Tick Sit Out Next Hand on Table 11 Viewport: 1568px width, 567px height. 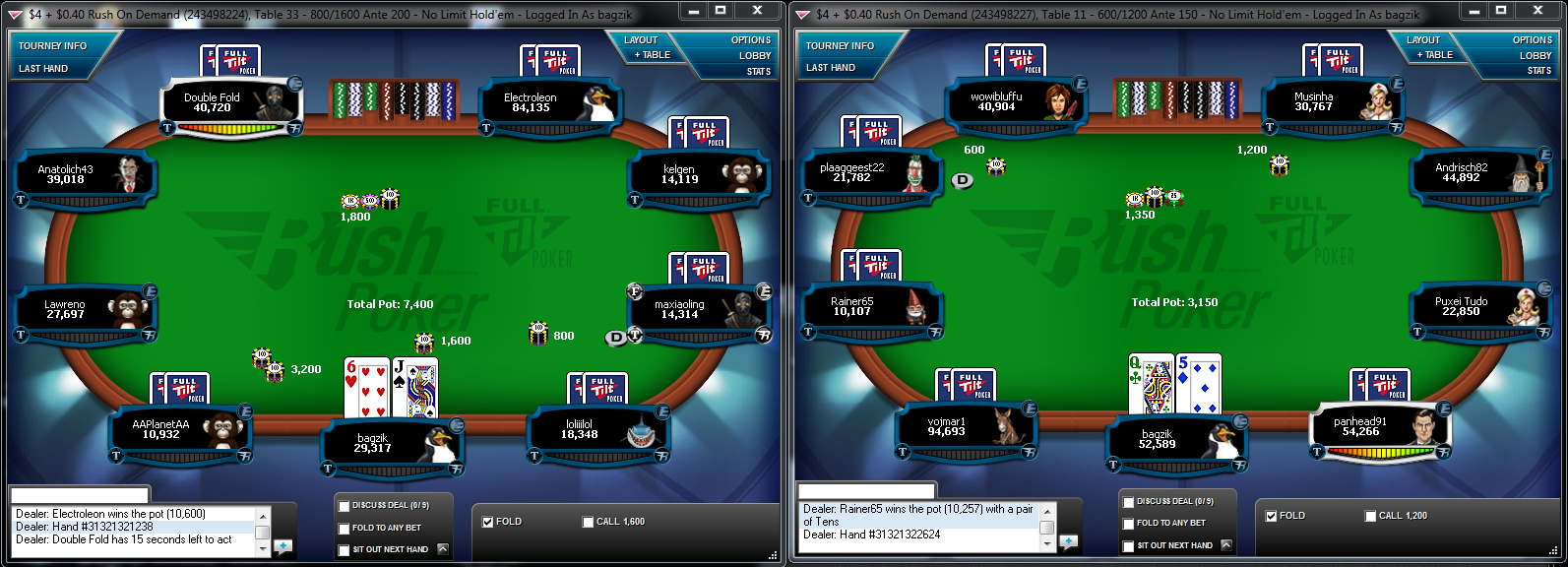point(1128,546)
